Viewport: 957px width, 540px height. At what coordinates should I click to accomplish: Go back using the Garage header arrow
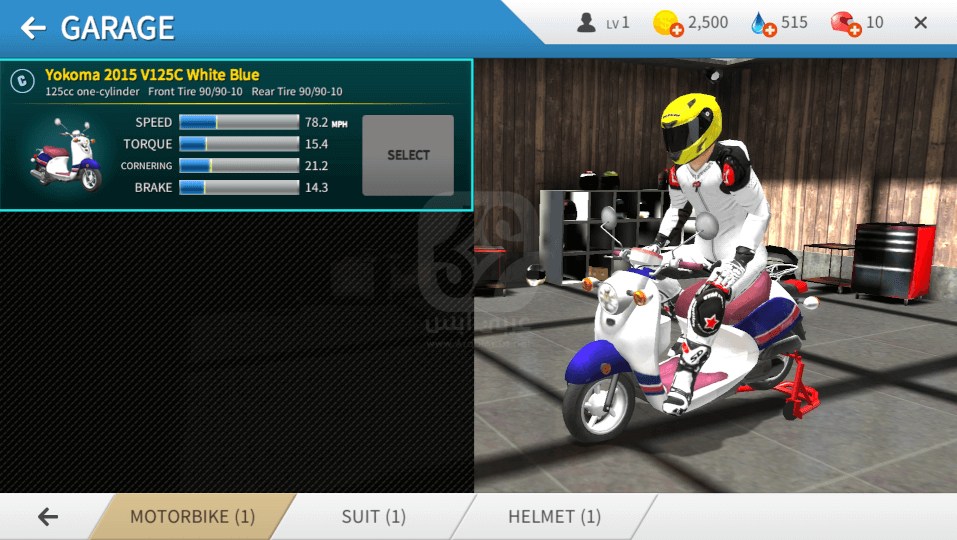33,27
